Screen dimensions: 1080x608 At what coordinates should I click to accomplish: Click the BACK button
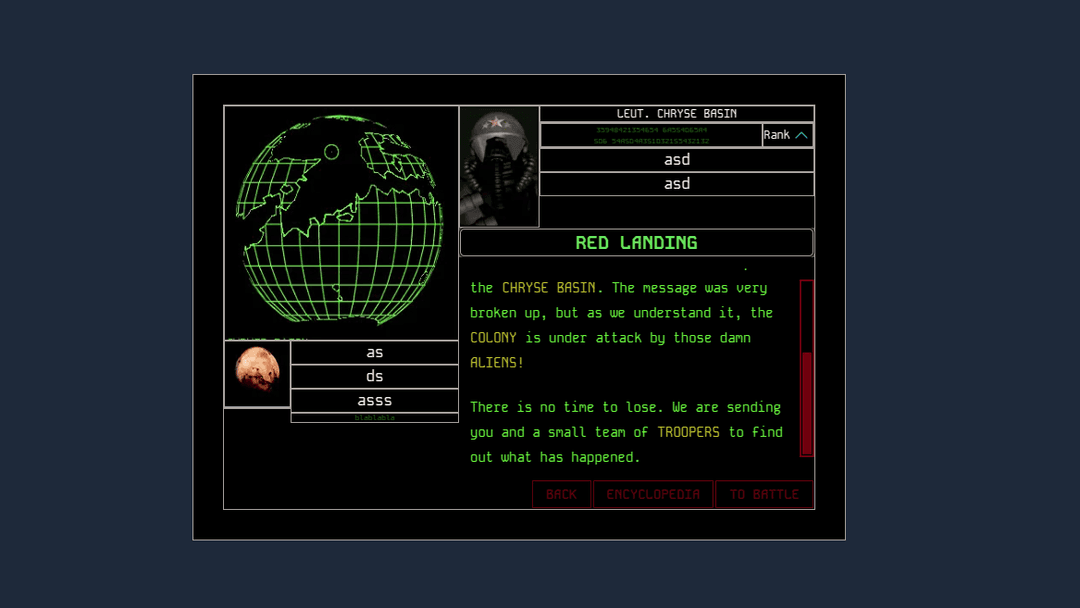(x=561, y=494)
